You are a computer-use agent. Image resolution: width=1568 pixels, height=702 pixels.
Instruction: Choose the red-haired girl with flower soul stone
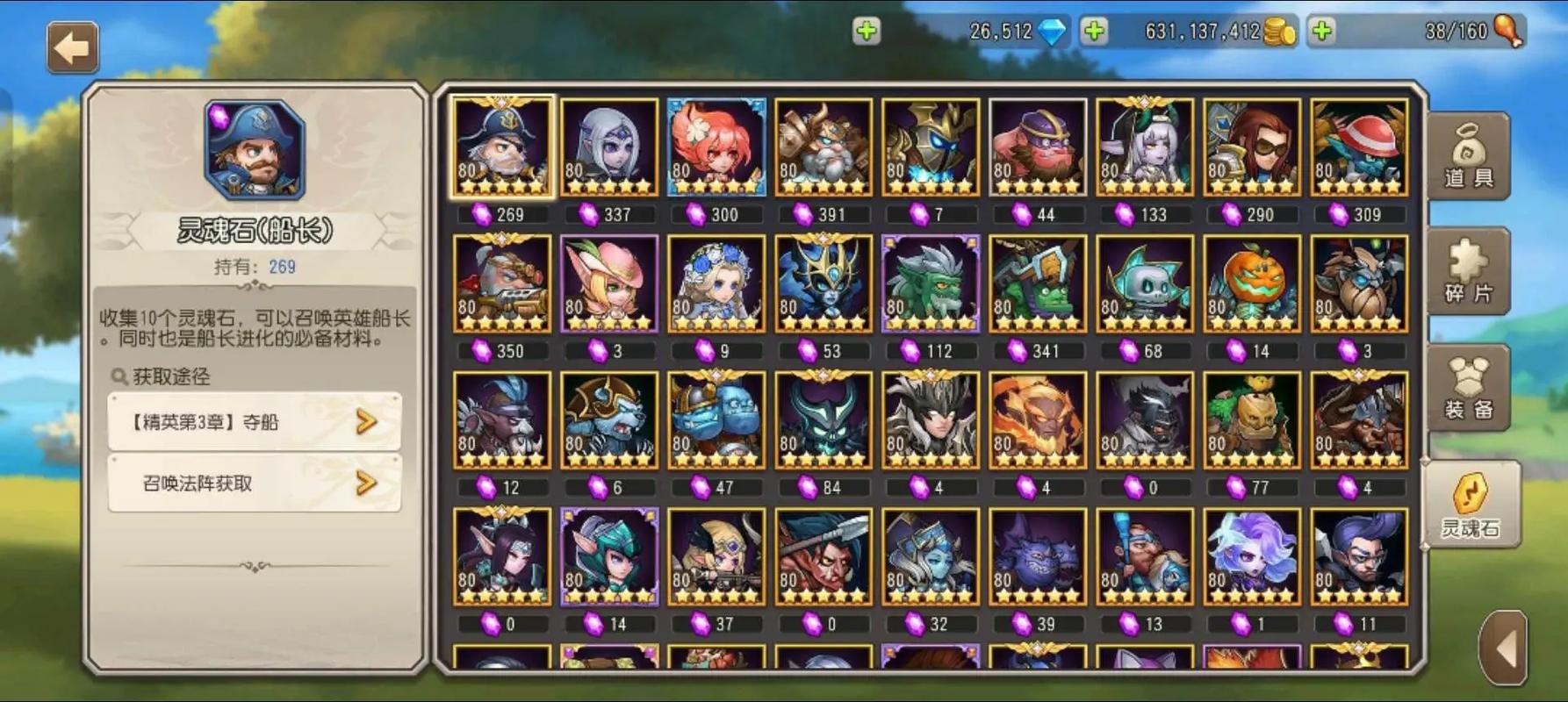(x=716, y=147)
